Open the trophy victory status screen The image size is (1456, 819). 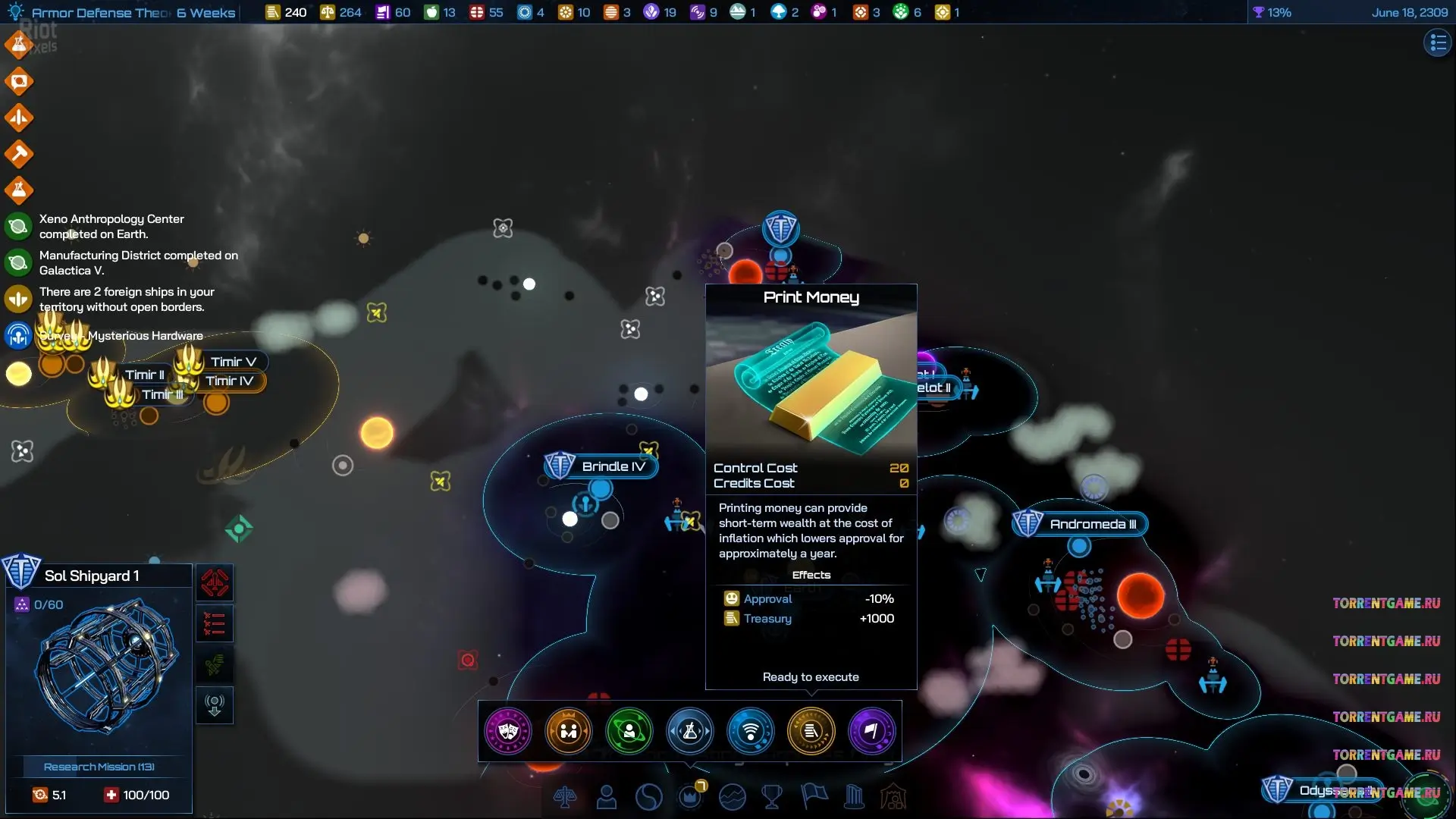[772, 797]
